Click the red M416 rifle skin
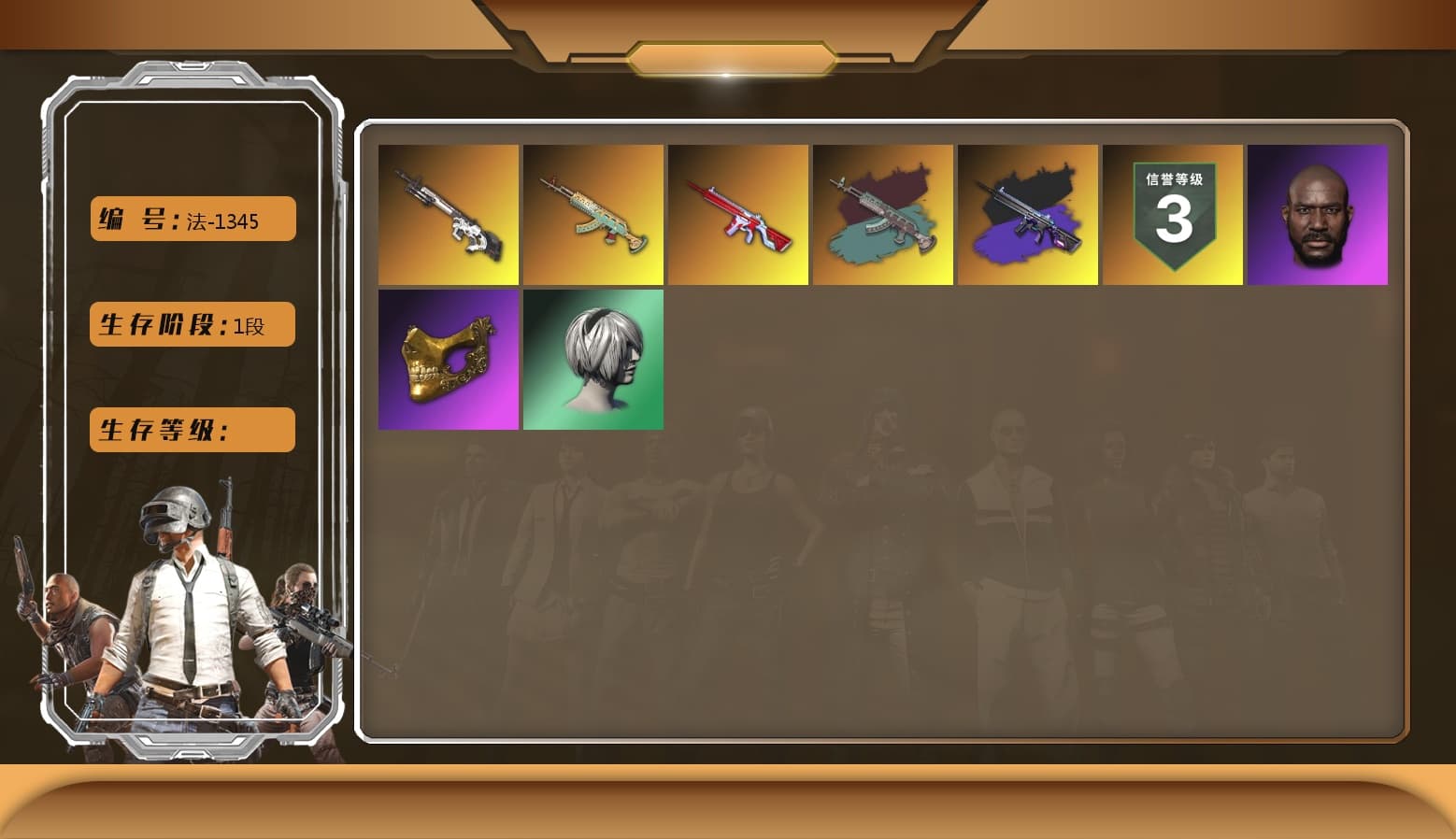This screenshot has height=839, width=1456. pos(738,215)
